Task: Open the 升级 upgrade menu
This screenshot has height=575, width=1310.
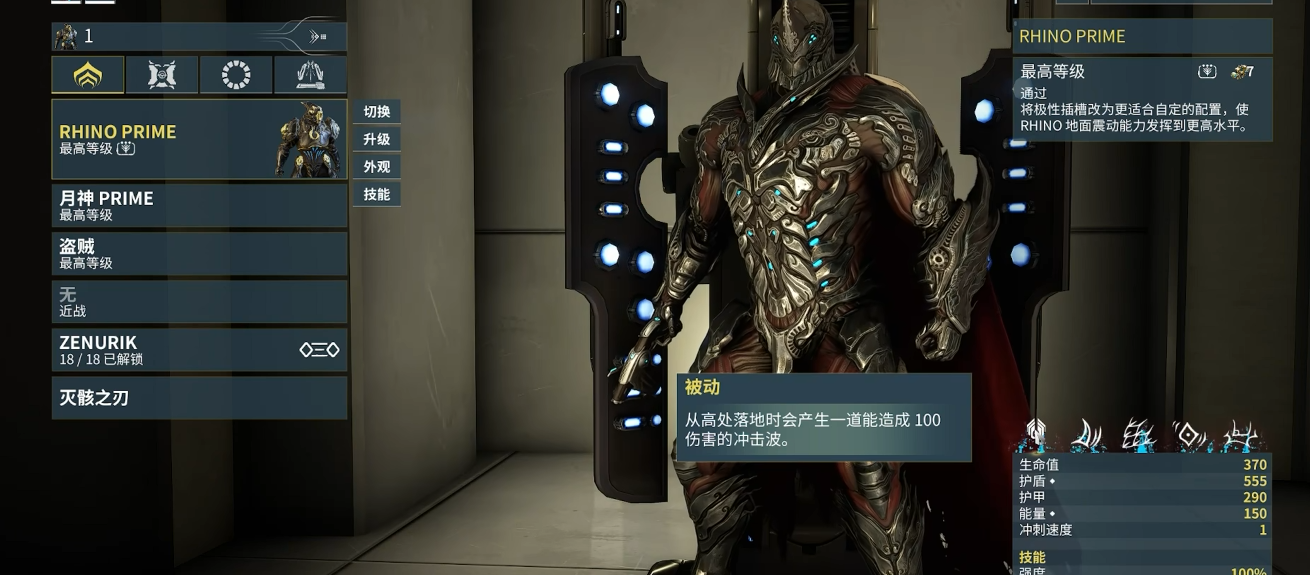Action: tap(377, 139)
